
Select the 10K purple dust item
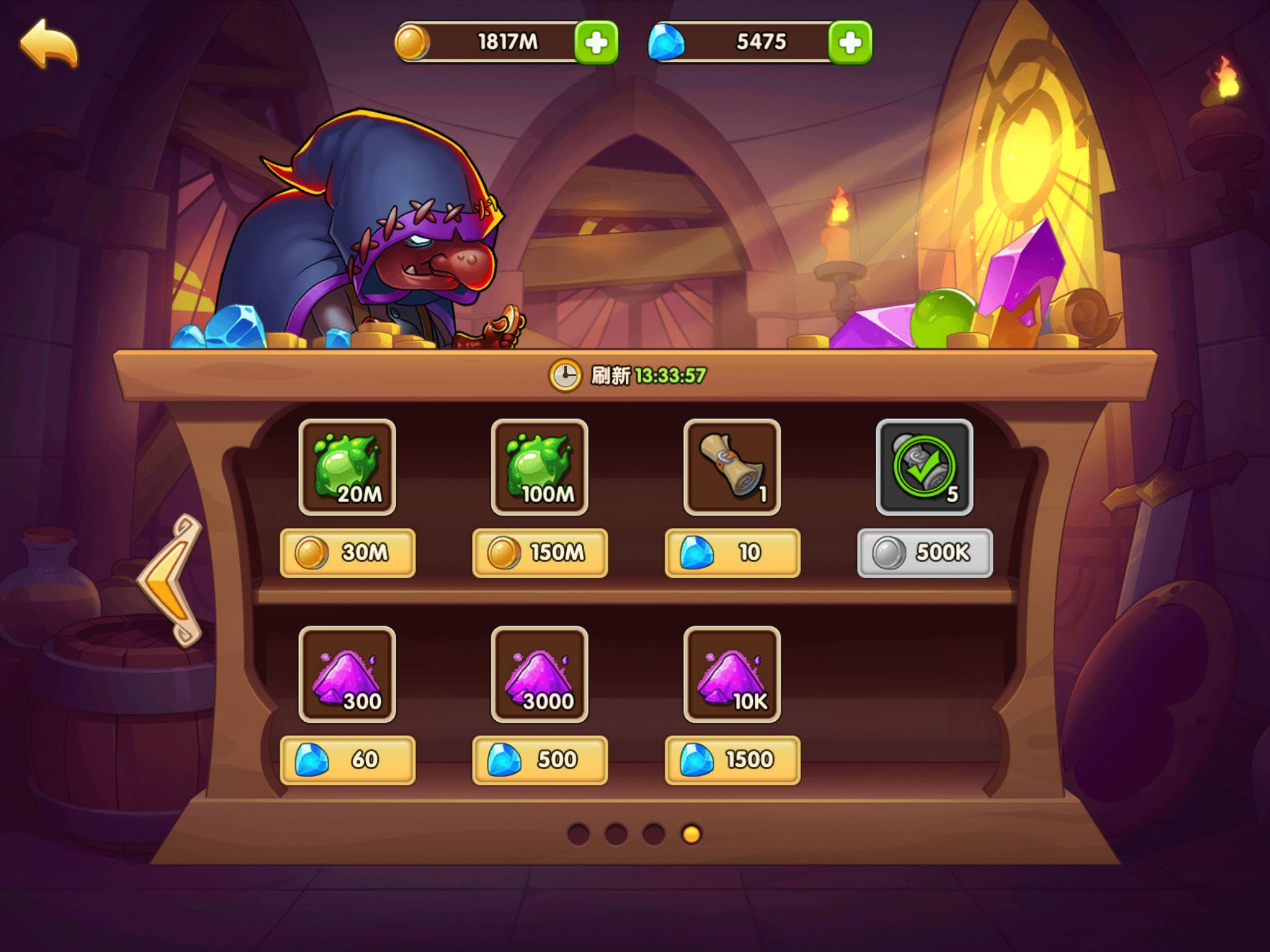pyautogui.click(x=732, y=674)
